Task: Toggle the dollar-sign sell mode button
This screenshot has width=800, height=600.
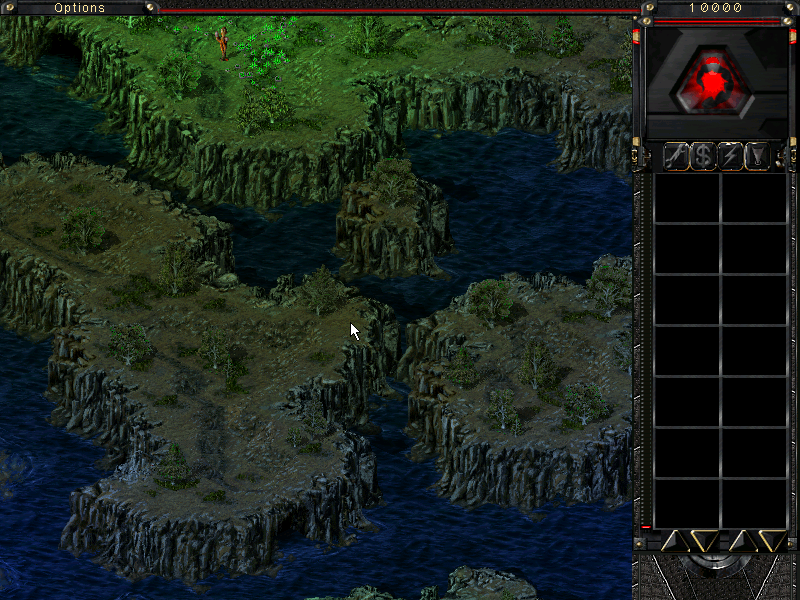Action: [704, 156]
